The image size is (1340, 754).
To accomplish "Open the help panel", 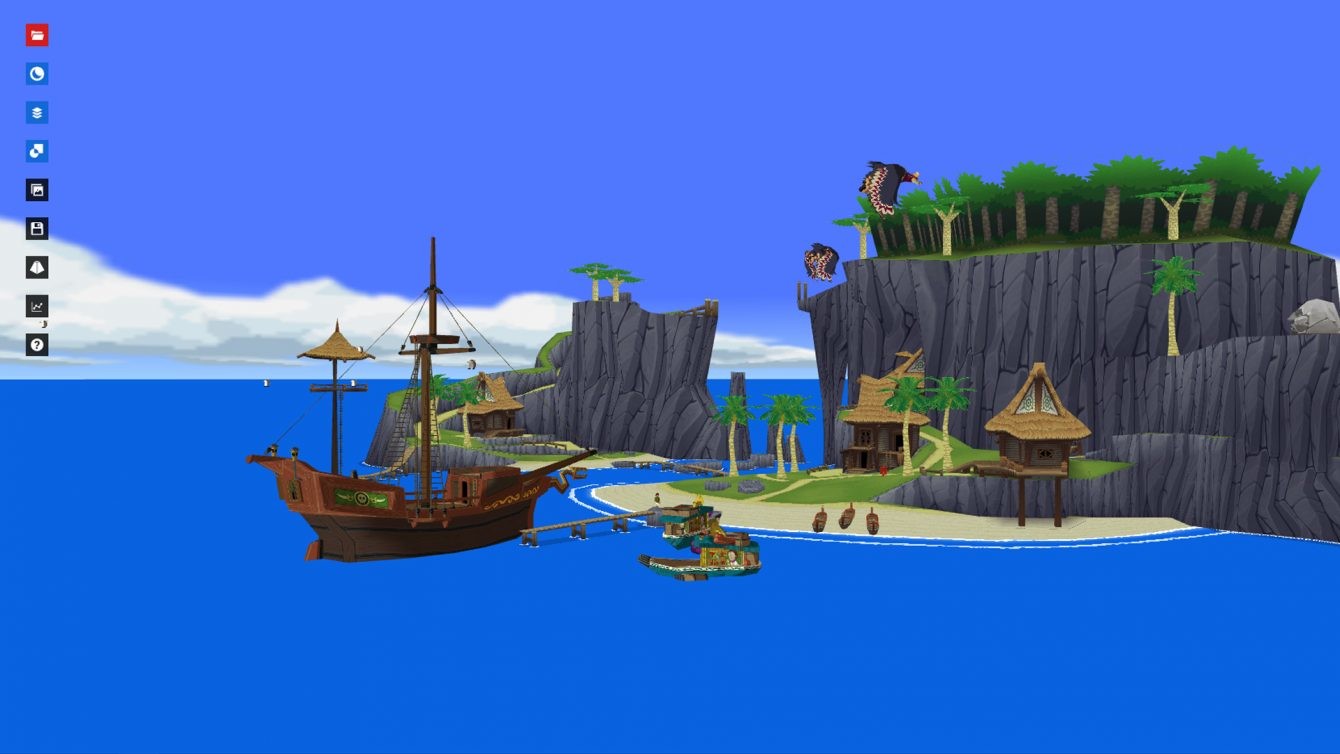I will pos(37,344).
